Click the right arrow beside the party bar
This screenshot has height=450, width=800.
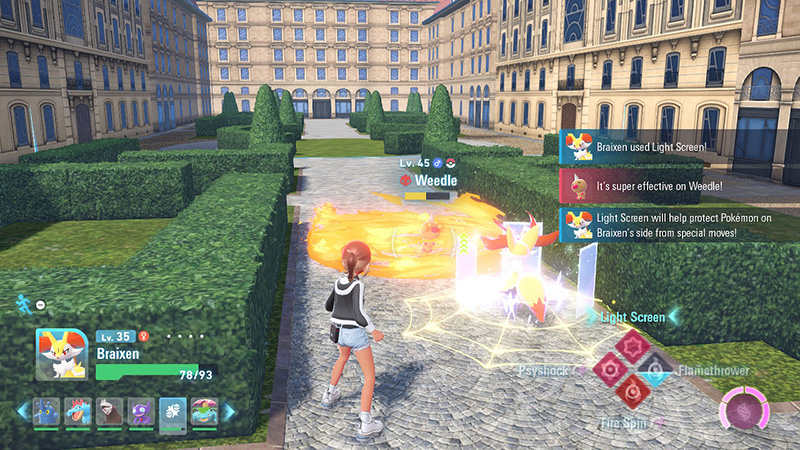[229, 411]
